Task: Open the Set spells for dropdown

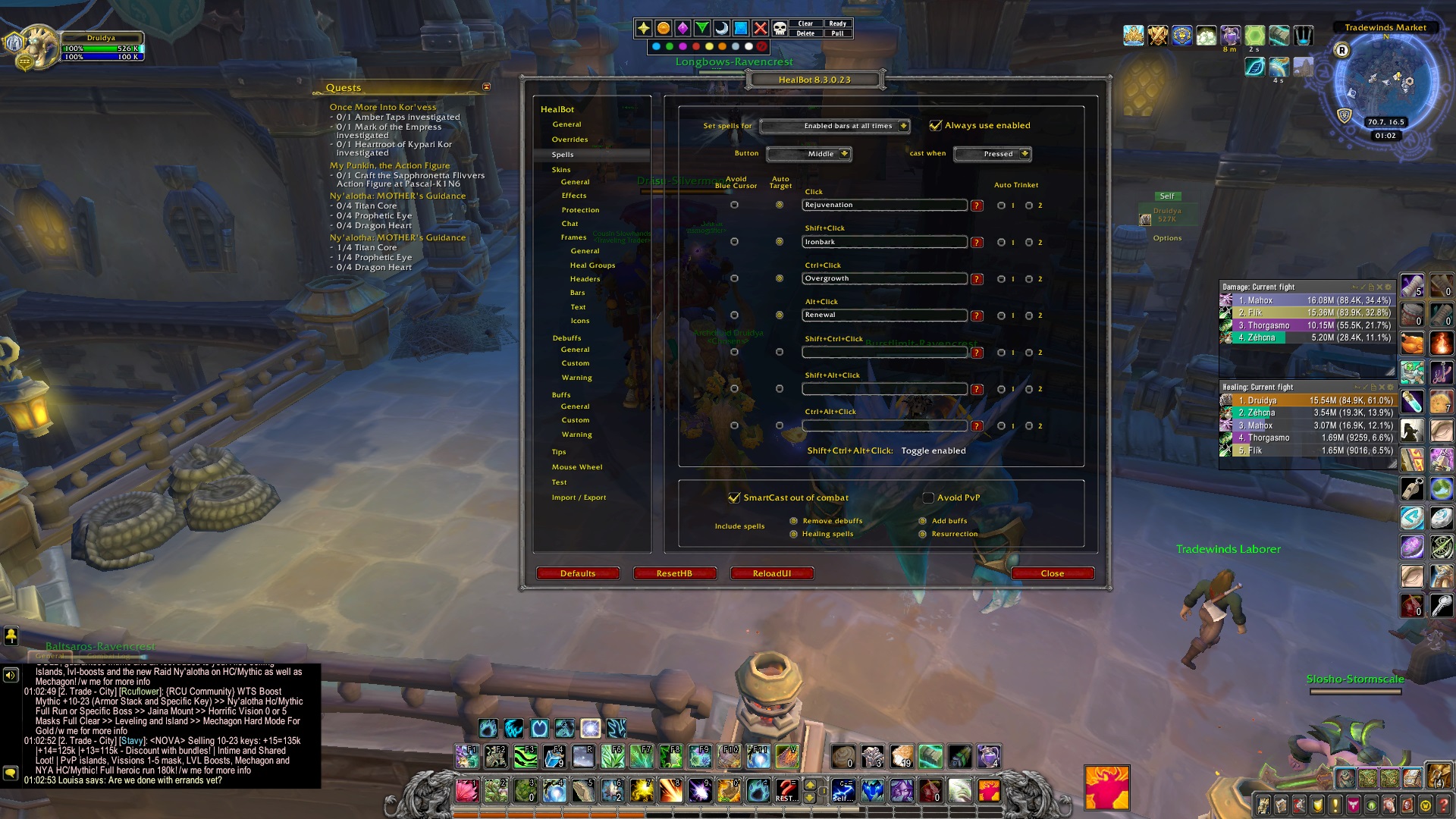Action: (834, 126)
